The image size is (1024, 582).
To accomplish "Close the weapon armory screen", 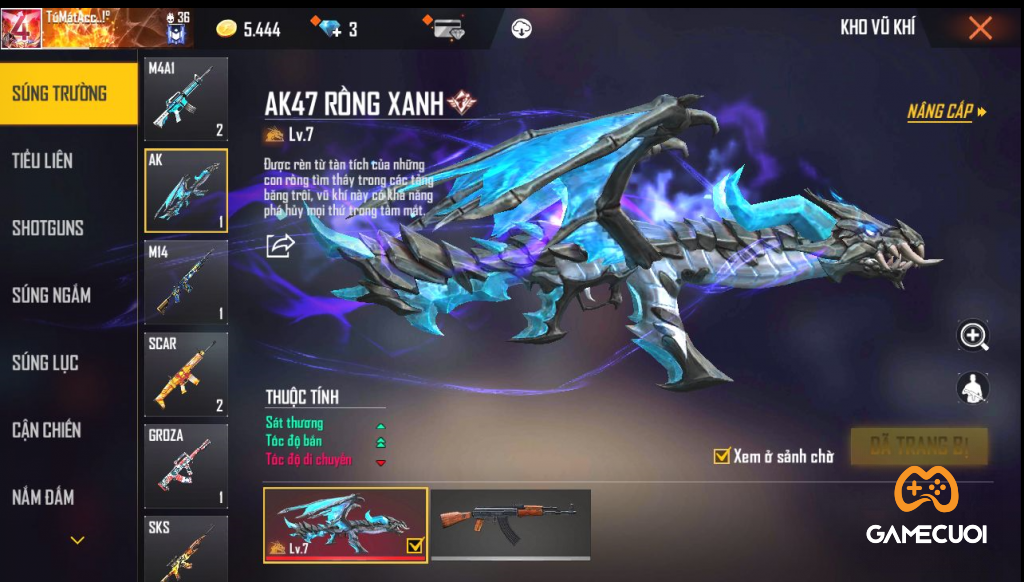I will [x=980, y=28].
